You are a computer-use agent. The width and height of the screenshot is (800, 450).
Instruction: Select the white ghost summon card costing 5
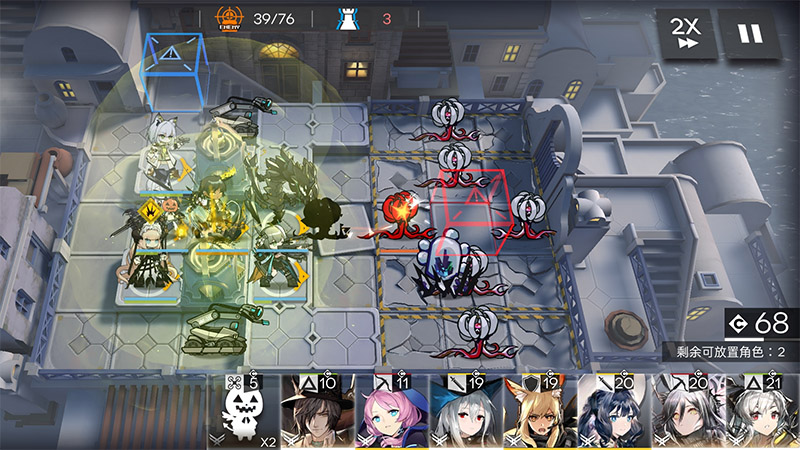[244, 412]
